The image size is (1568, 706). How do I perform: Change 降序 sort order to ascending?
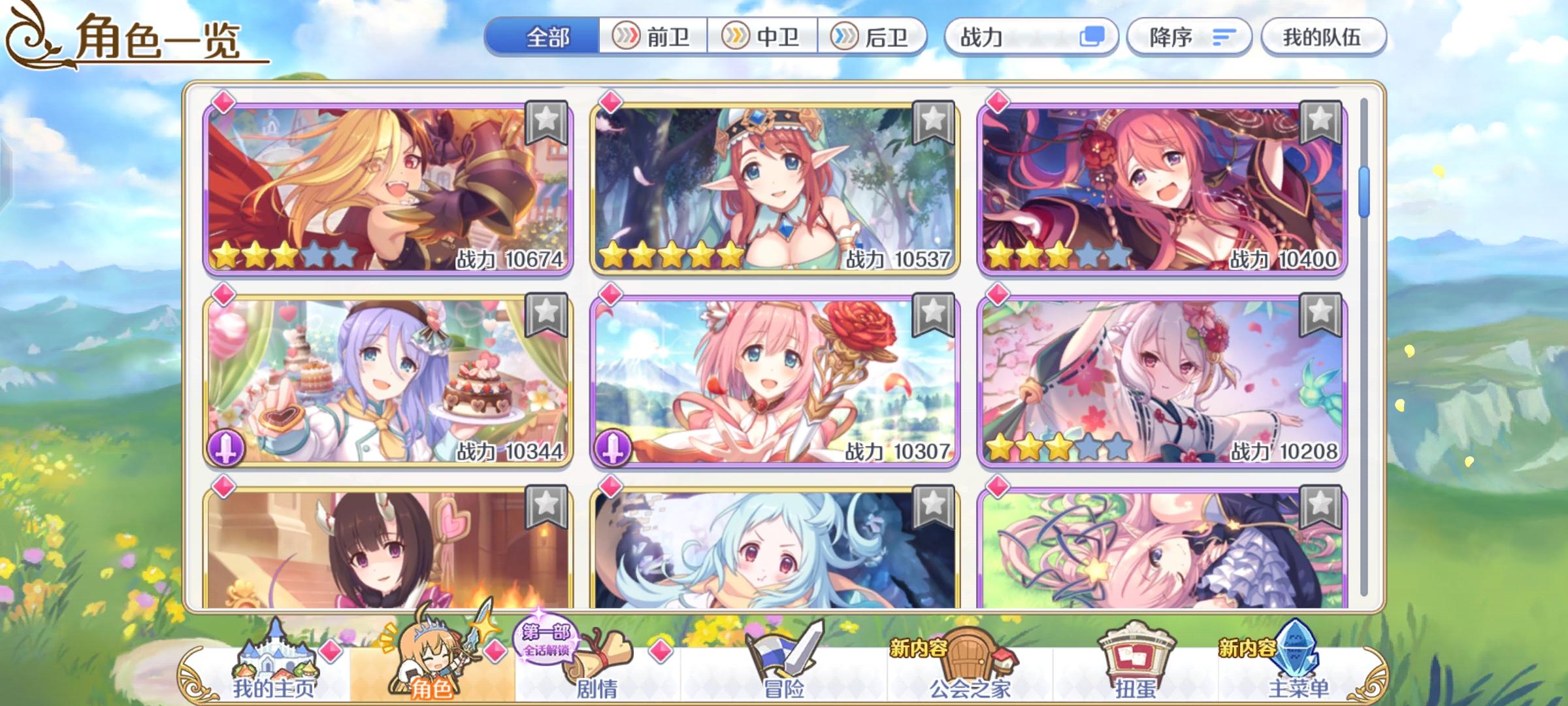tap(1189, 37)
